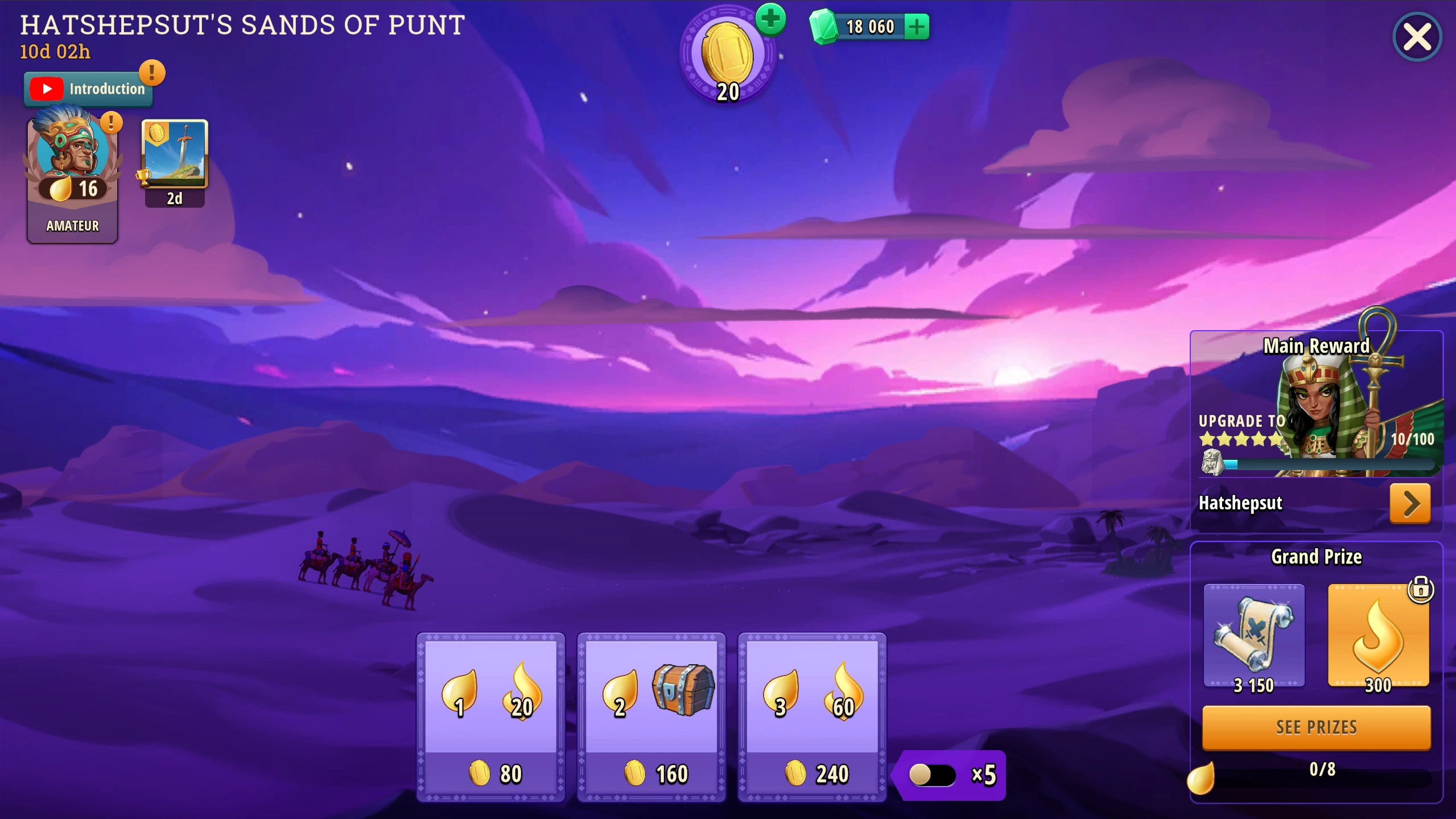Add more gold event coins
The width and height of the screenshot is (1456, 819).
click(x=771, y=20)
